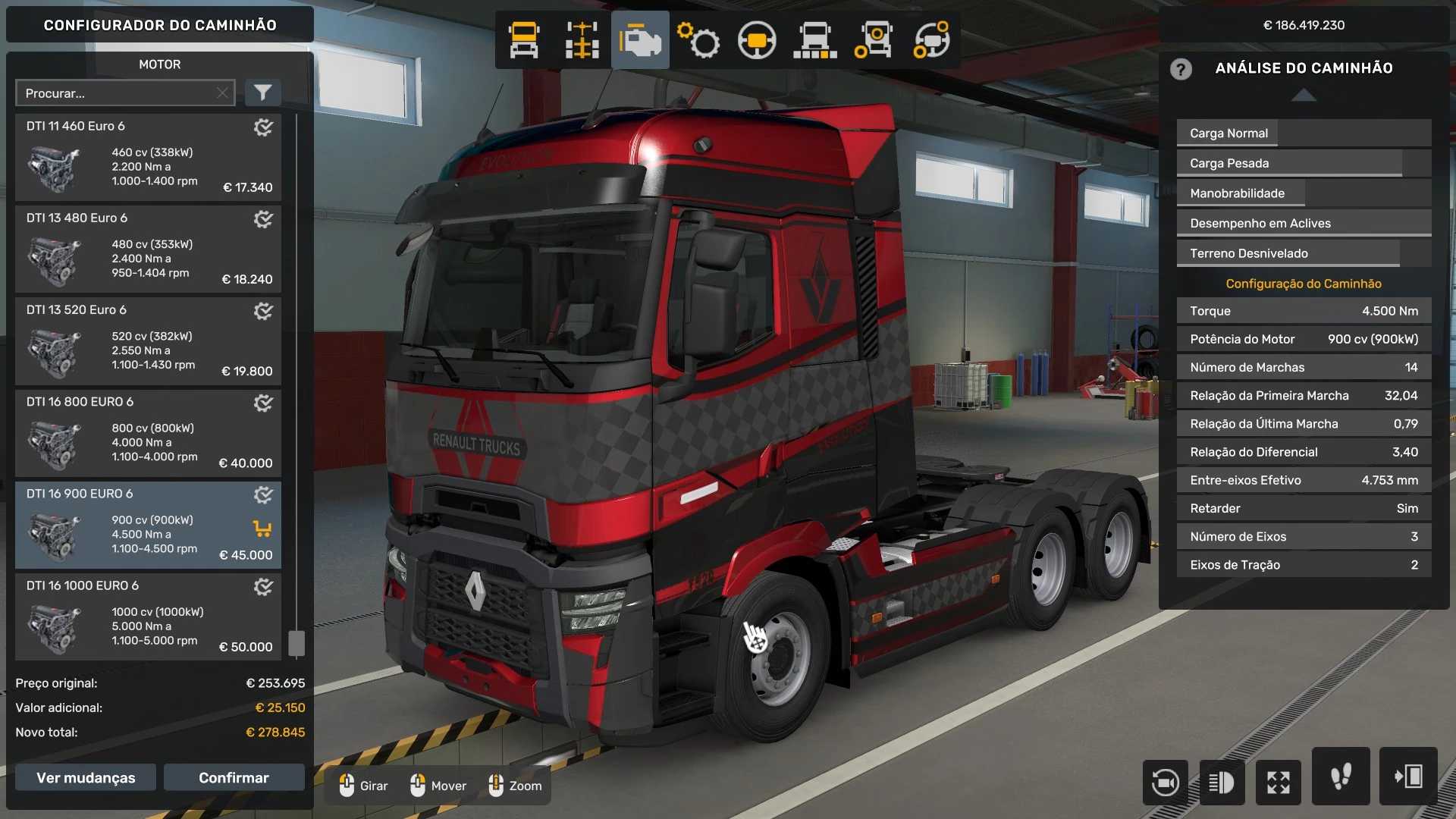Reset the camera view
Image resolution: width=1456 pixels, height=819 pixels.
1165,782
